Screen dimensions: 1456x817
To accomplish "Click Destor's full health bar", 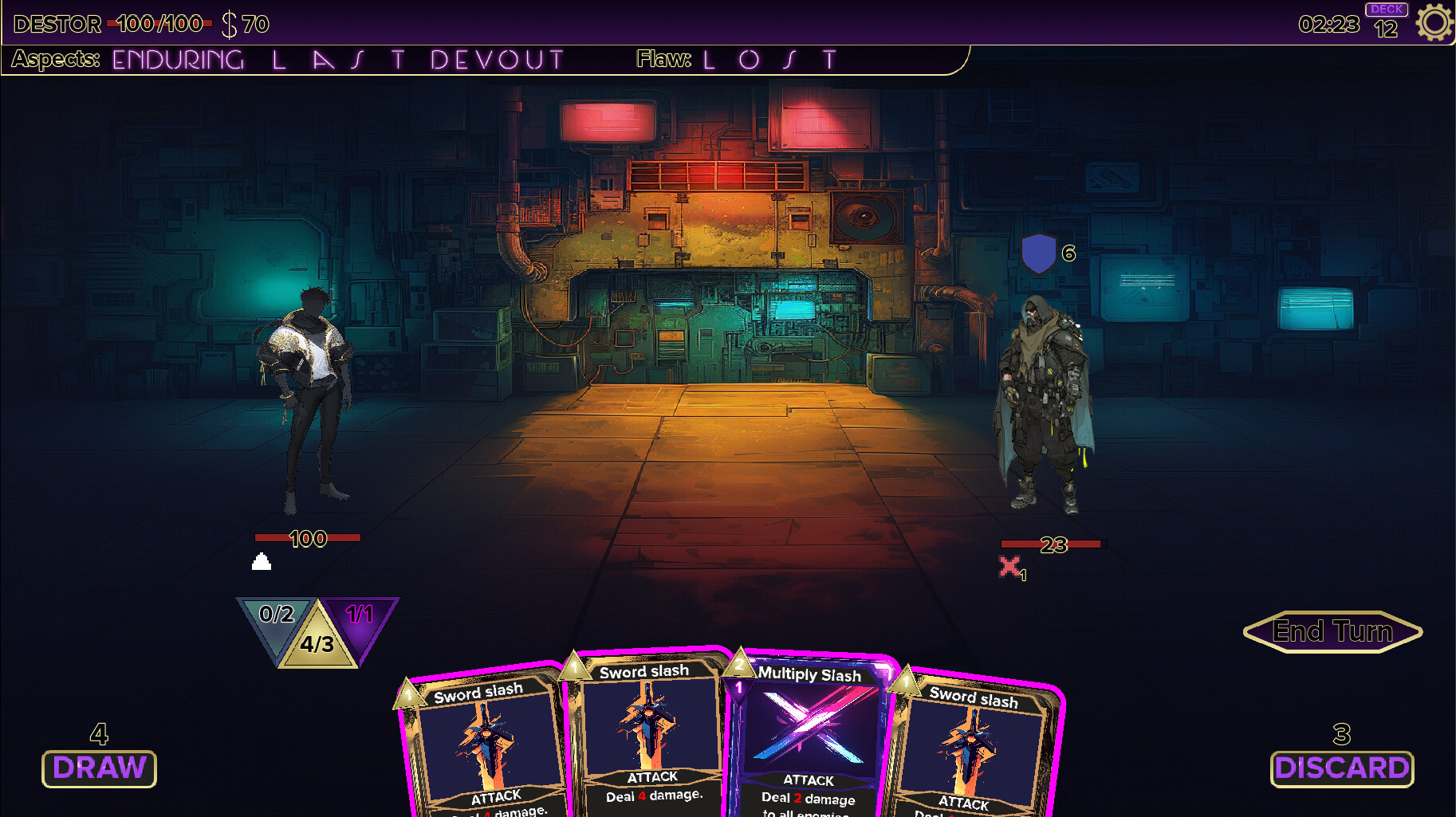I will pos(308,538).
